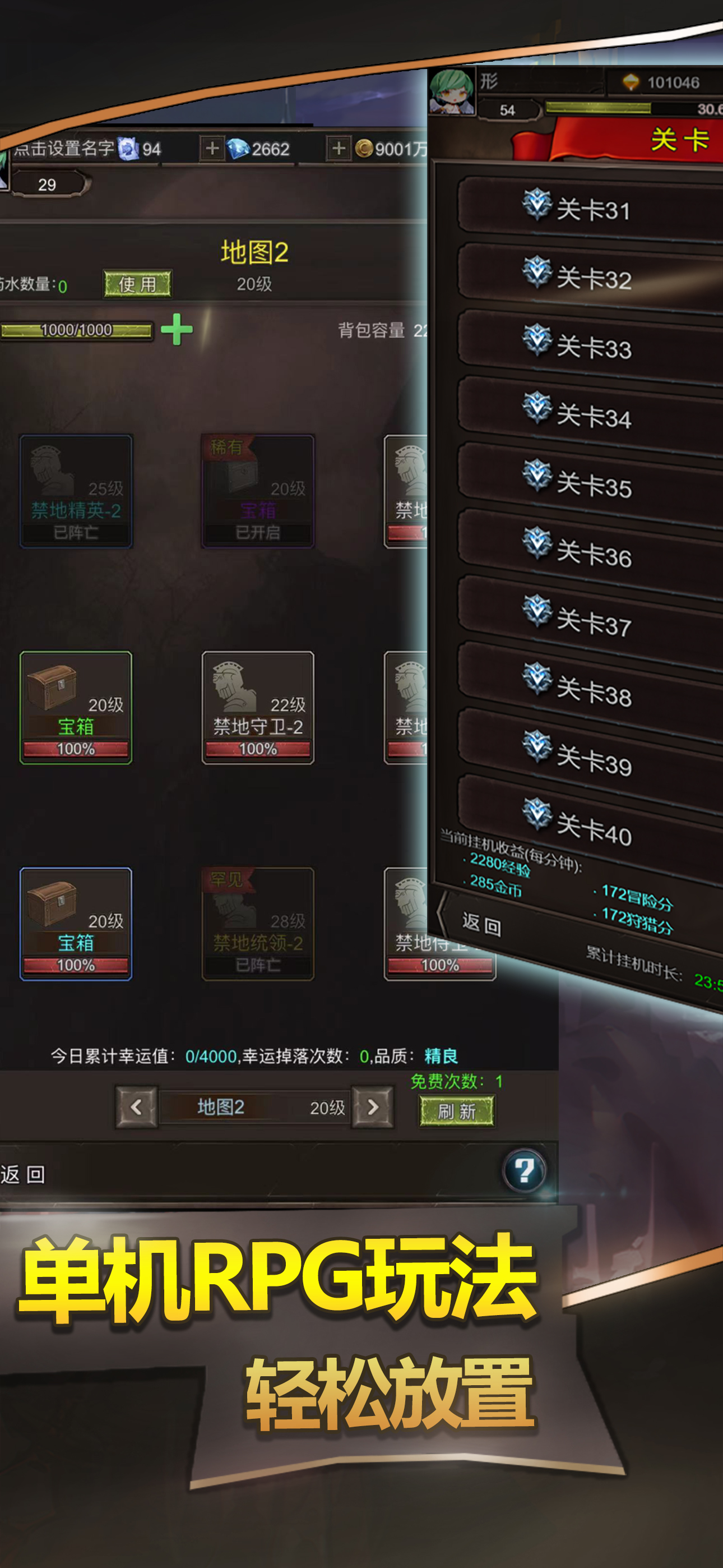723x1568 pixels.
Task: Click the blue crystal icon beside 94
Action: pos(128,148)
